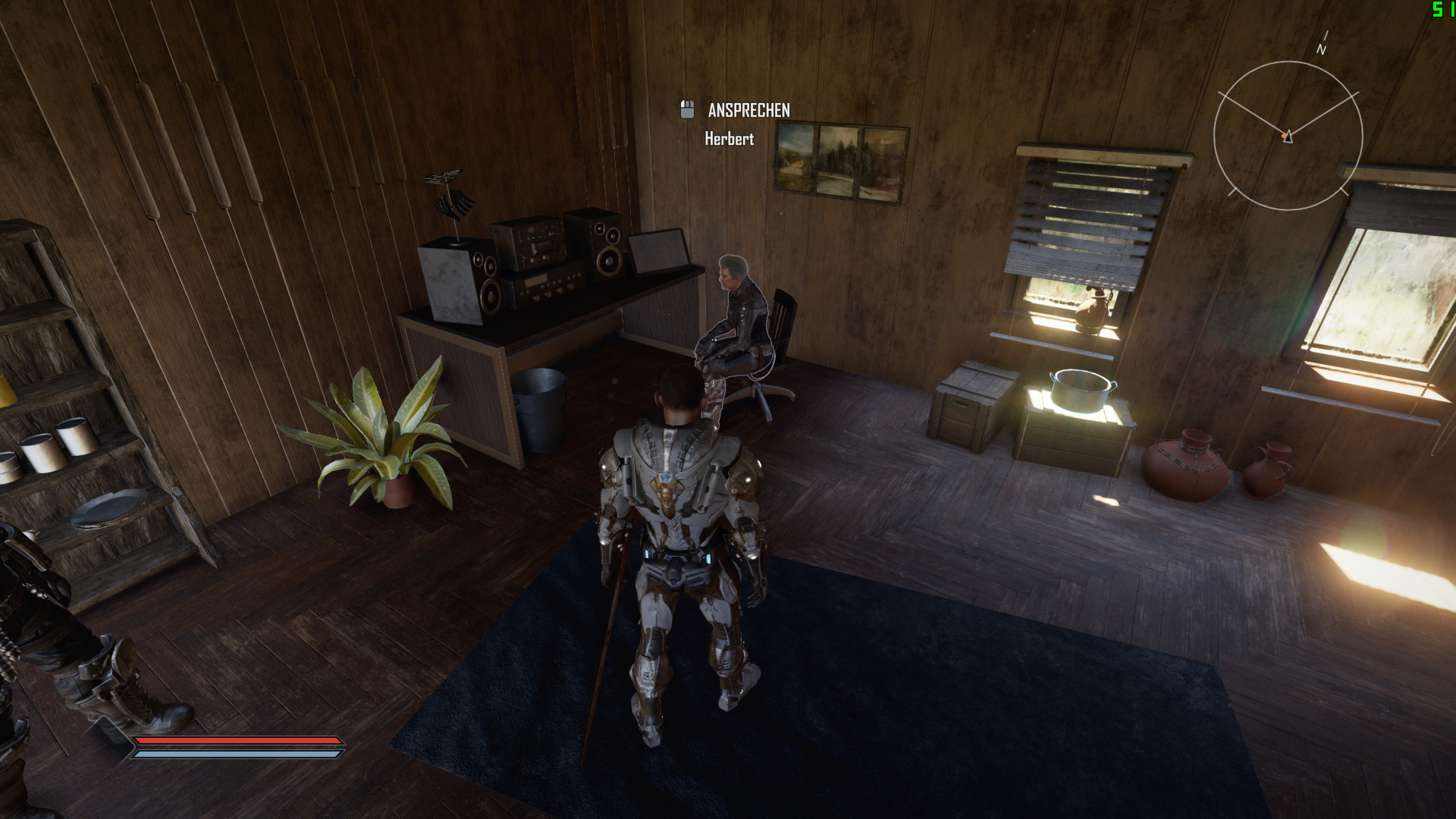Click the cooking pot on the sunlit table
This screenshot has height=819, width=1456.
point(1080,388)
